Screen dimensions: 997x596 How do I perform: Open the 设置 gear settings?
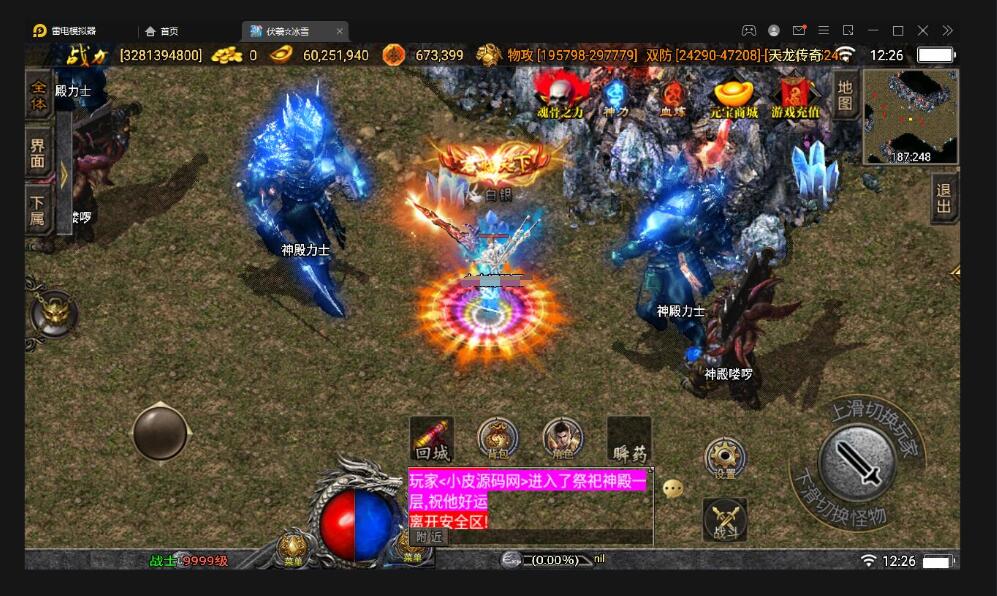(724, 458)
